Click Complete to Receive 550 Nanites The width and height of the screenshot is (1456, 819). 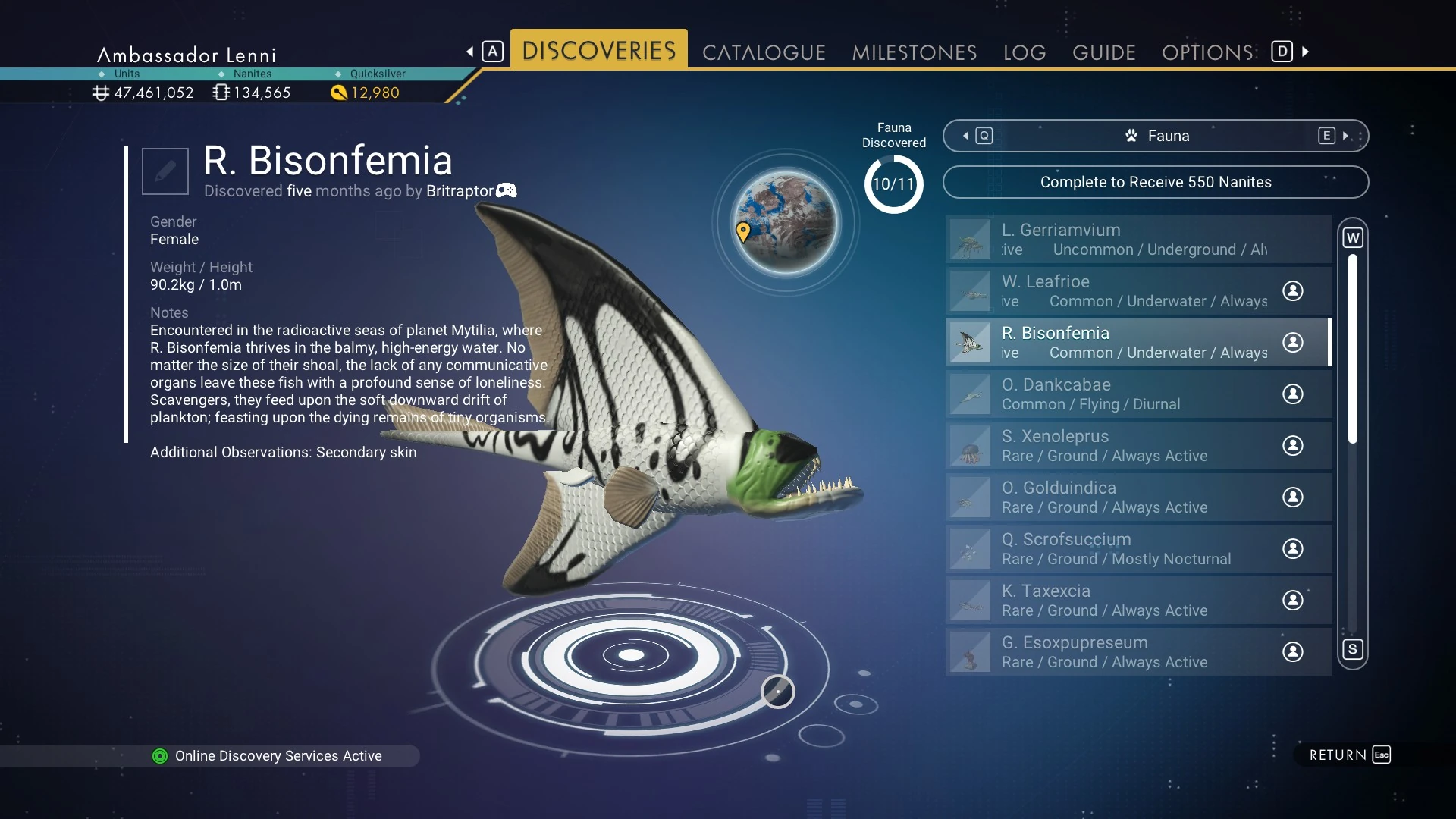click(x=1155, y=182)
